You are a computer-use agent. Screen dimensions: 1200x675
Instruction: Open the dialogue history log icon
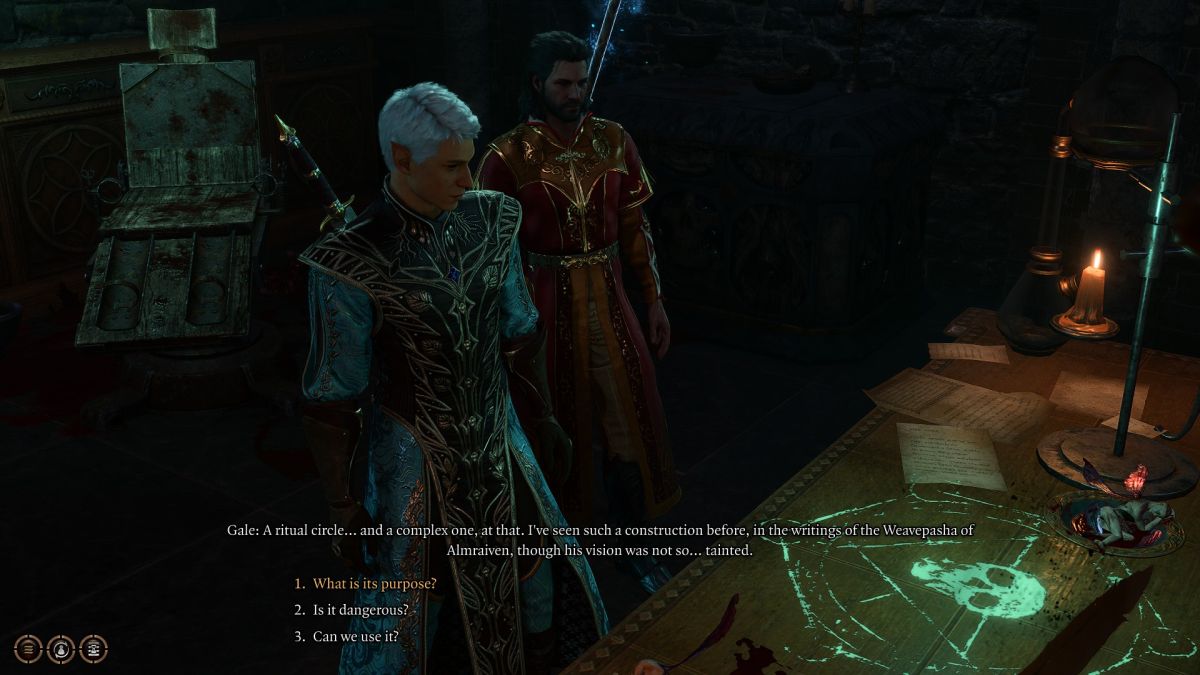(x=29, y=648)
